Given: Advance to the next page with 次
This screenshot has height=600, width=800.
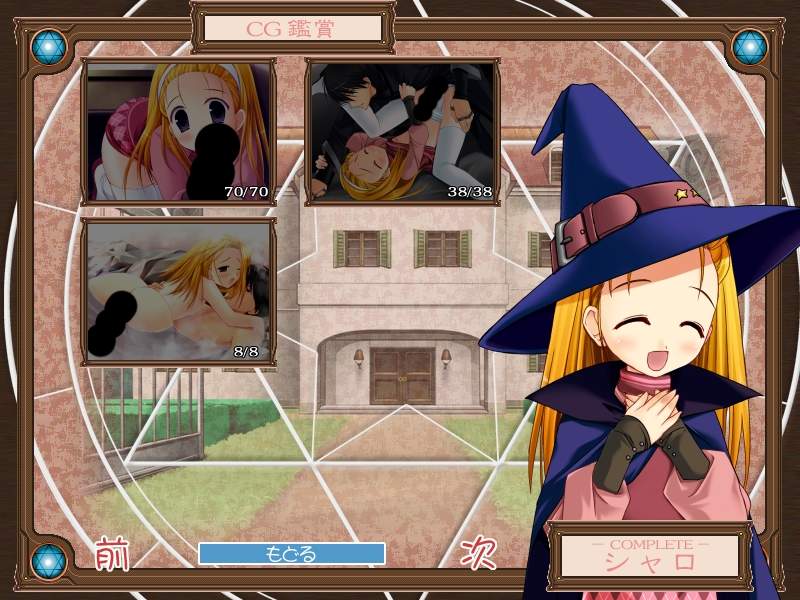Looking at the screenshot, I should tap(479, 553).
